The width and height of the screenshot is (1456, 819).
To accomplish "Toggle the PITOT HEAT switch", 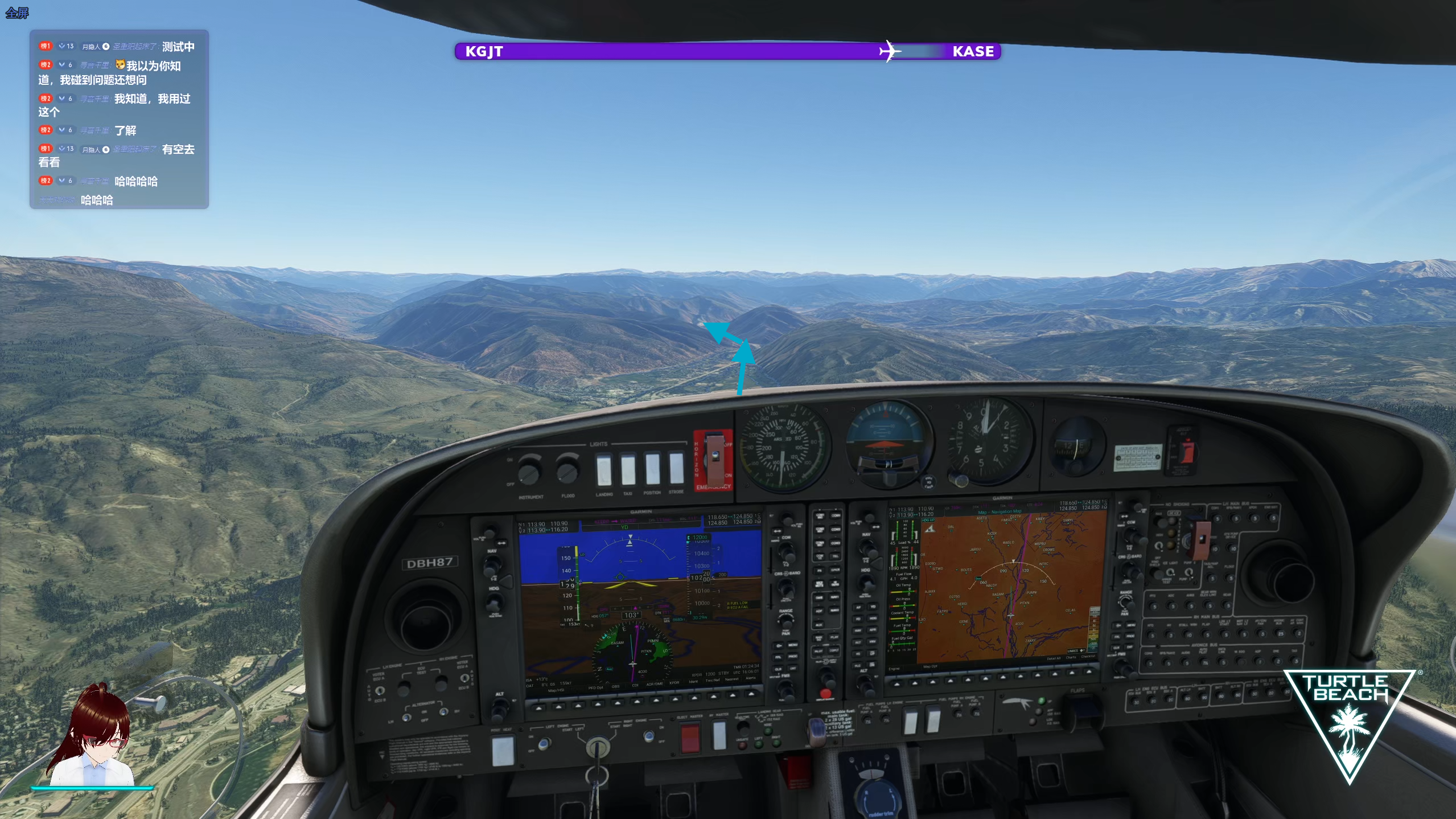I will (x=503, y=750).
